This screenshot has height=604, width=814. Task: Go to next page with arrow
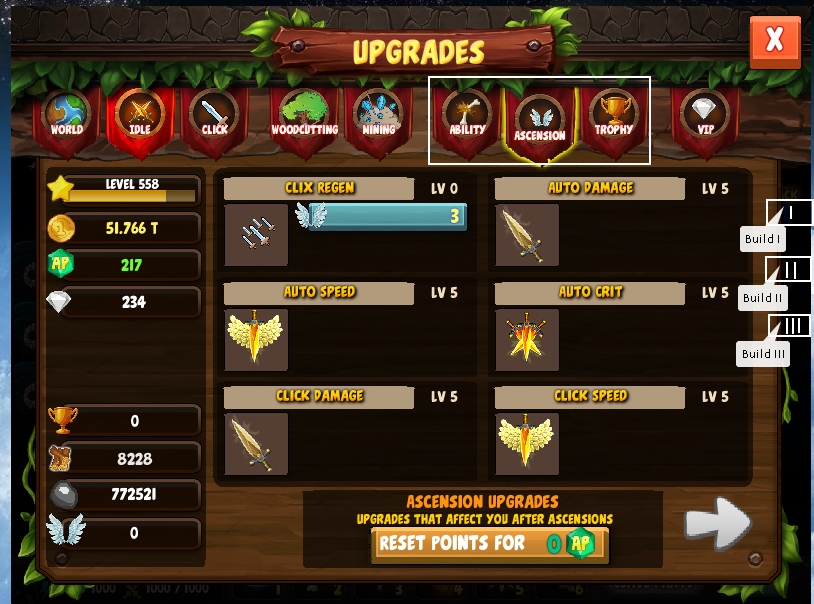pyautogui.click(x=717, y=522)
